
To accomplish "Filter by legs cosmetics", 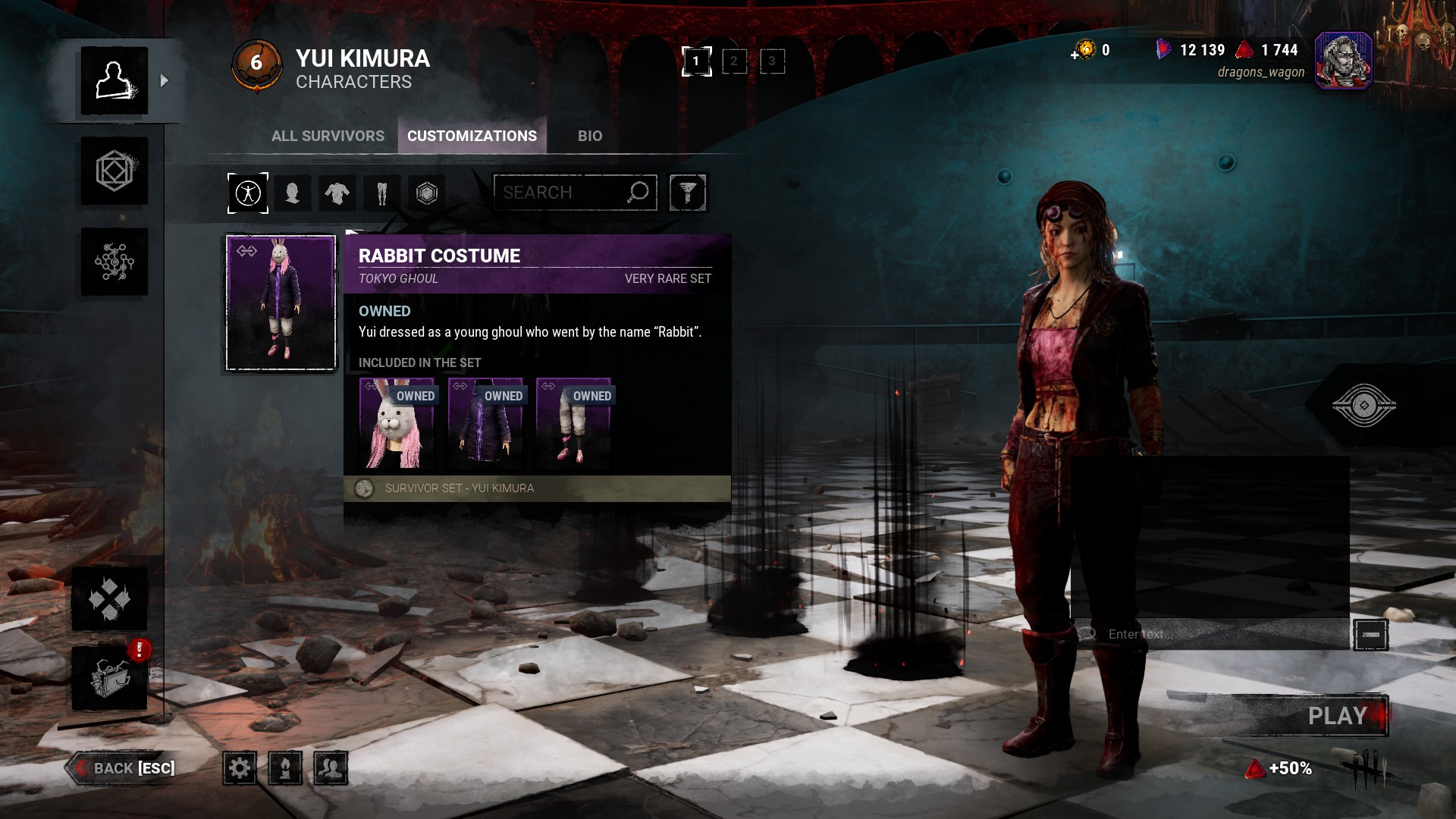I will pos(382,193).
